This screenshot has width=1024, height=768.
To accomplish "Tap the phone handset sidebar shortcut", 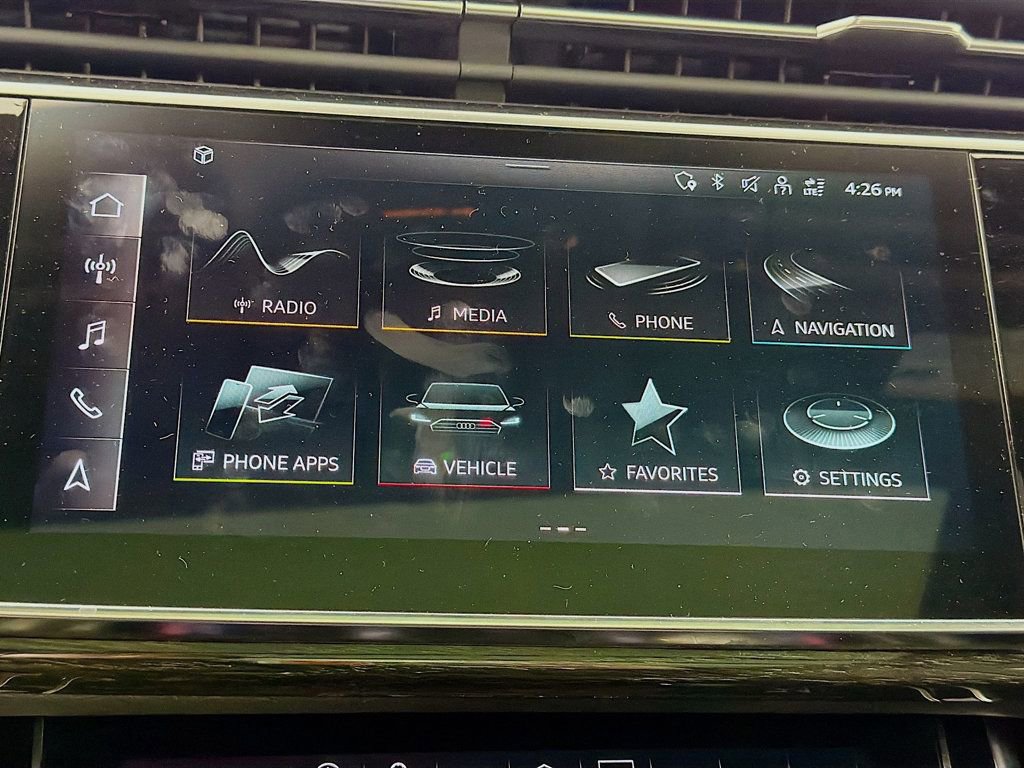I will click(x=85, y=402).
